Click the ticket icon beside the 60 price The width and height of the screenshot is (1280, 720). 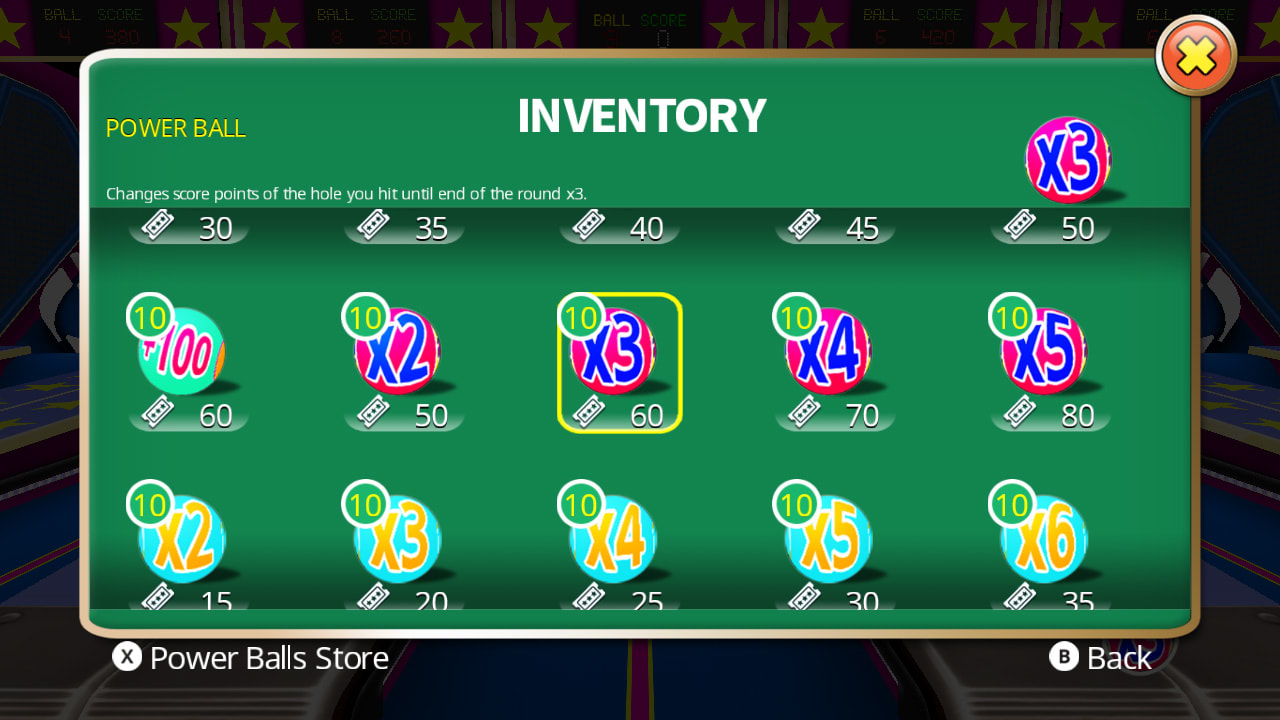(588, 412)
